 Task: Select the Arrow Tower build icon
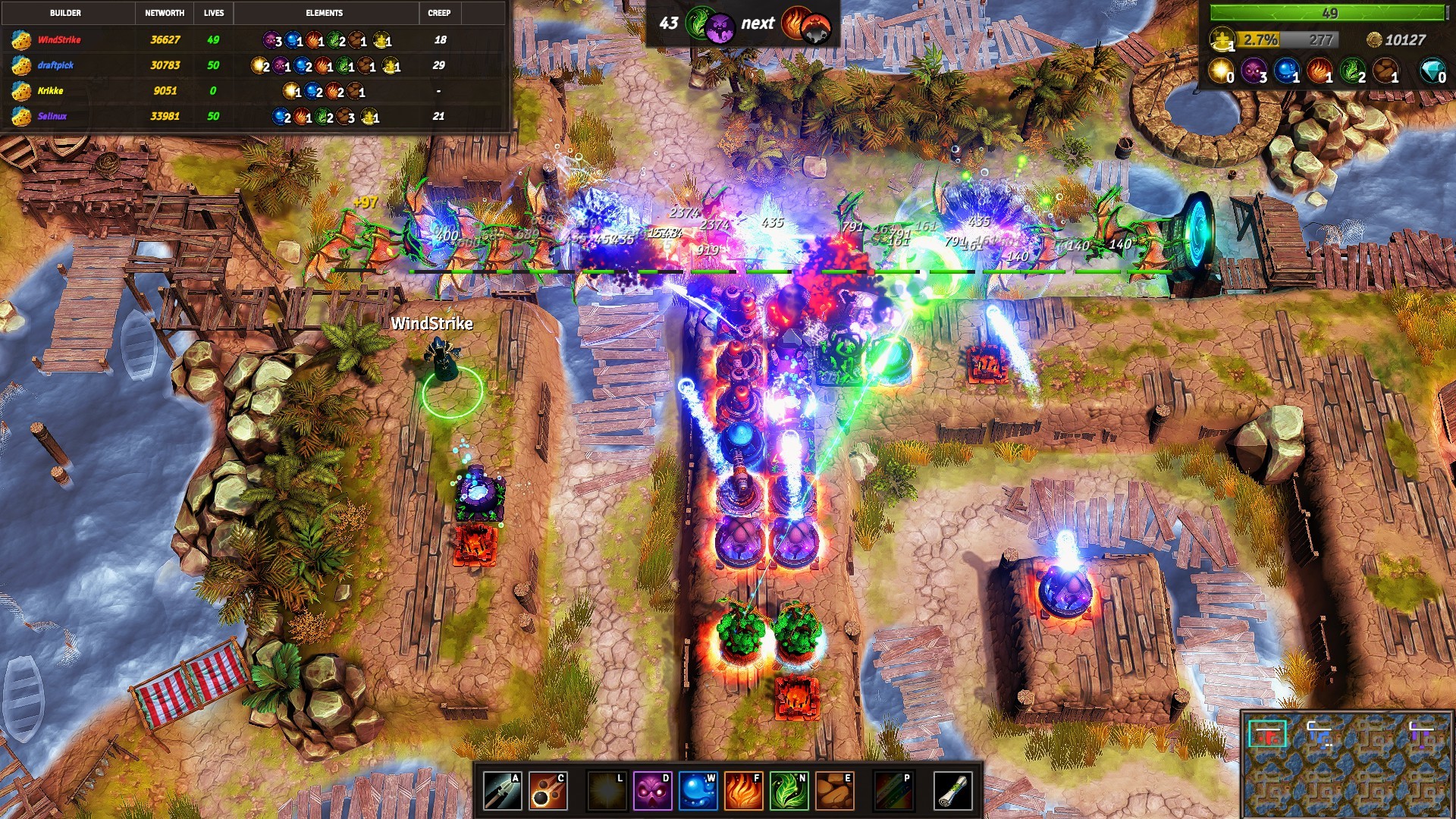coord(502,791)
